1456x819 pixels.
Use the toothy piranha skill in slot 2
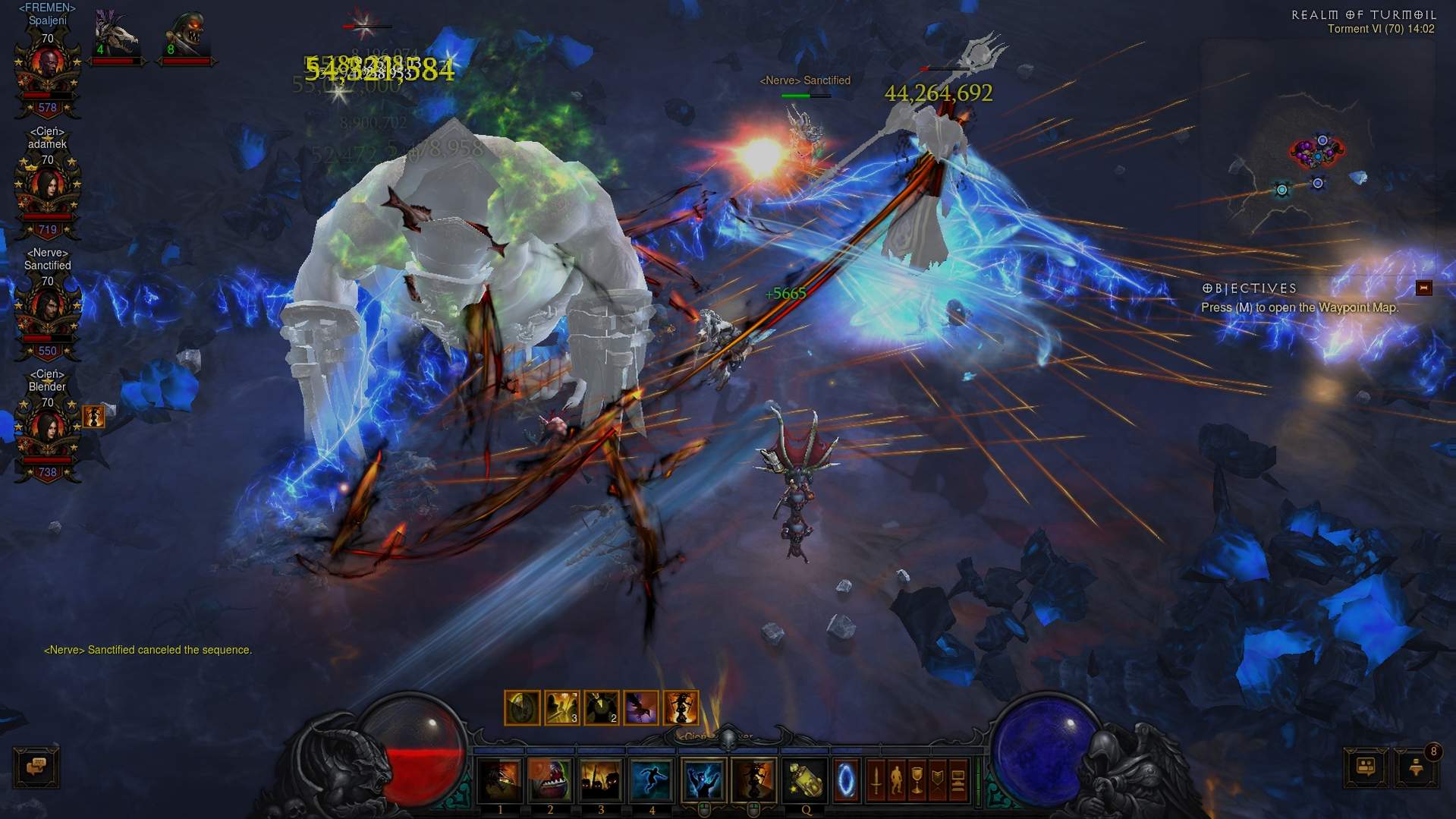(550, 780)
